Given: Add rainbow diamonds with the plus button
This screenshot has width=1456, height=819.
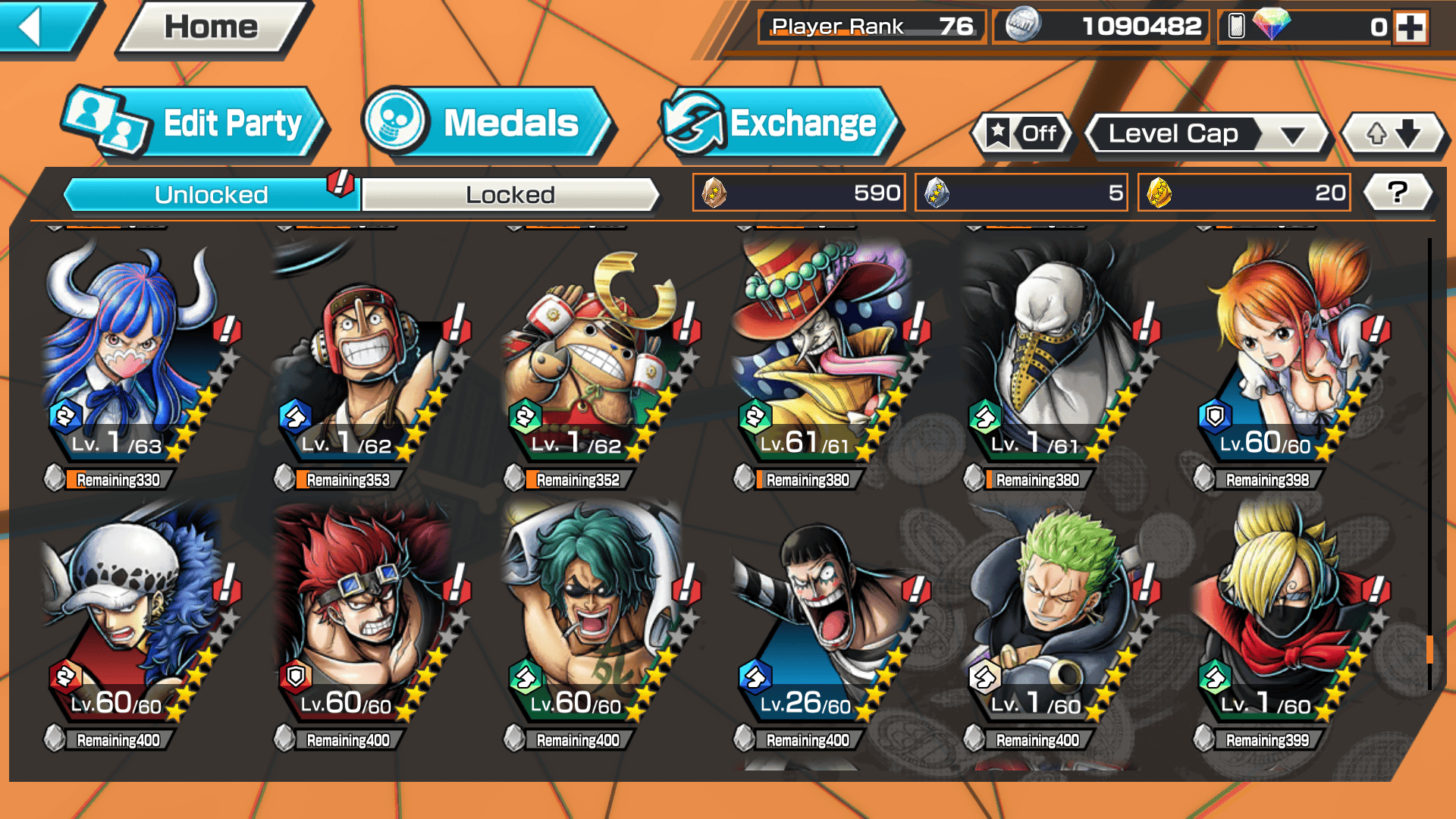Looking at the screenshot, I should click(x=1410, y=27).
